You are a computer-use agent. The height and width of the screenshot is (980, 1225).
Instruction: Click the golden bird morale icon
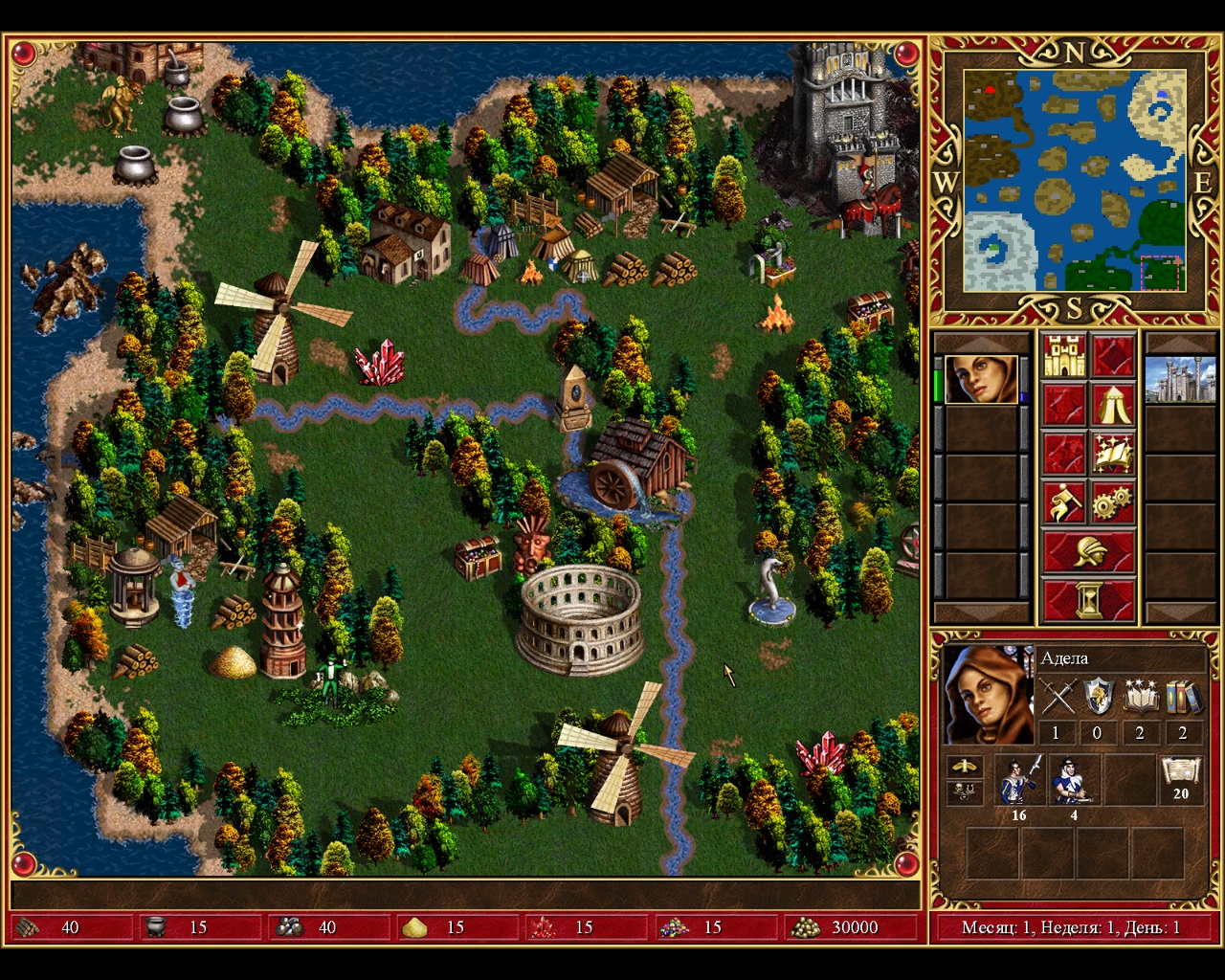964,767
